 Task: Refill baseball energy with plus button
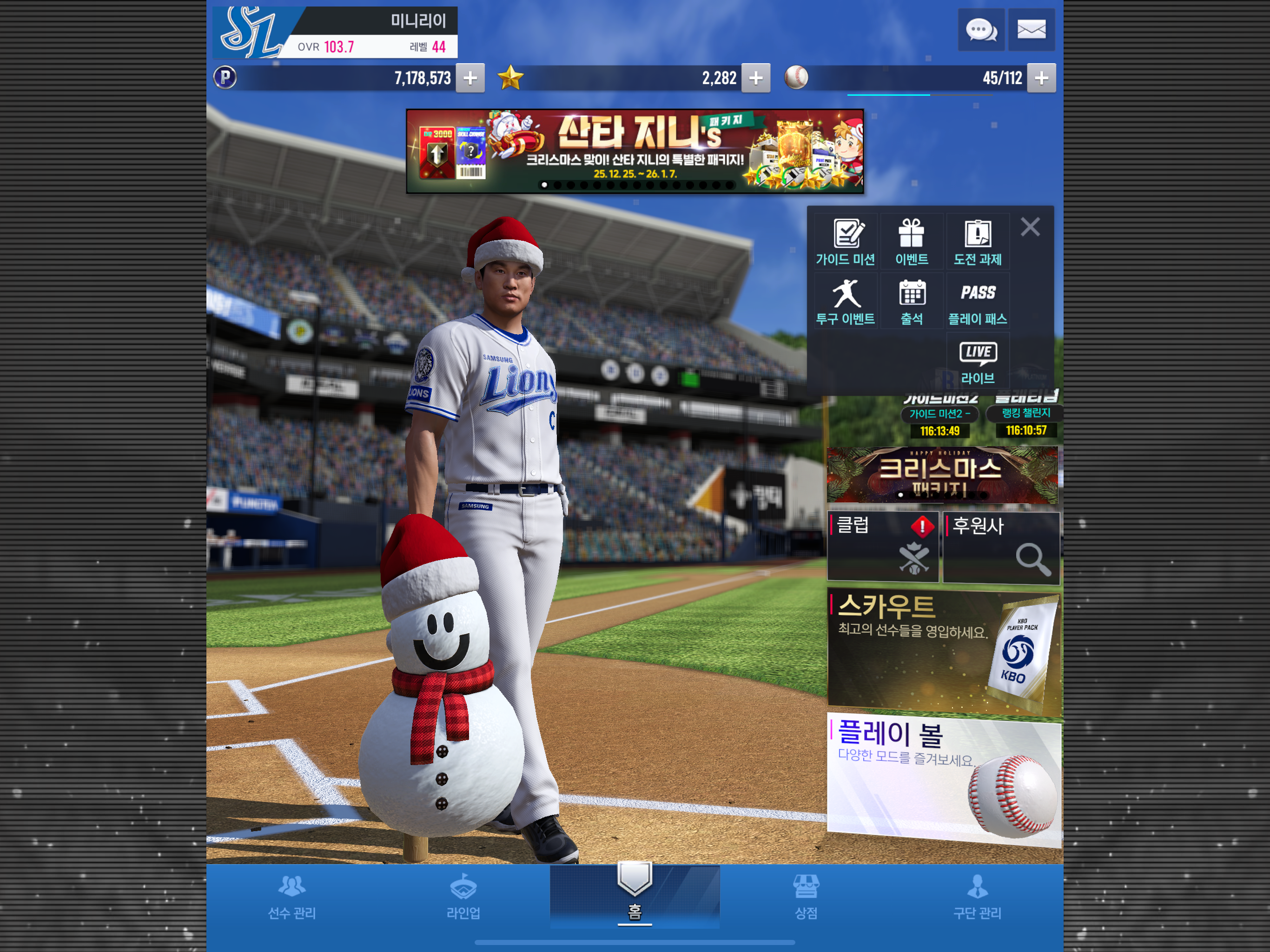coord(1041,78)
